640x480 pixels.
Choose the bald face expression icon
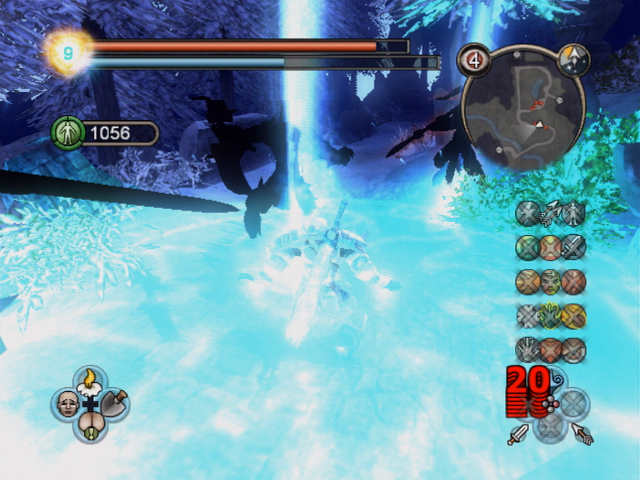[x=67, y=404]
